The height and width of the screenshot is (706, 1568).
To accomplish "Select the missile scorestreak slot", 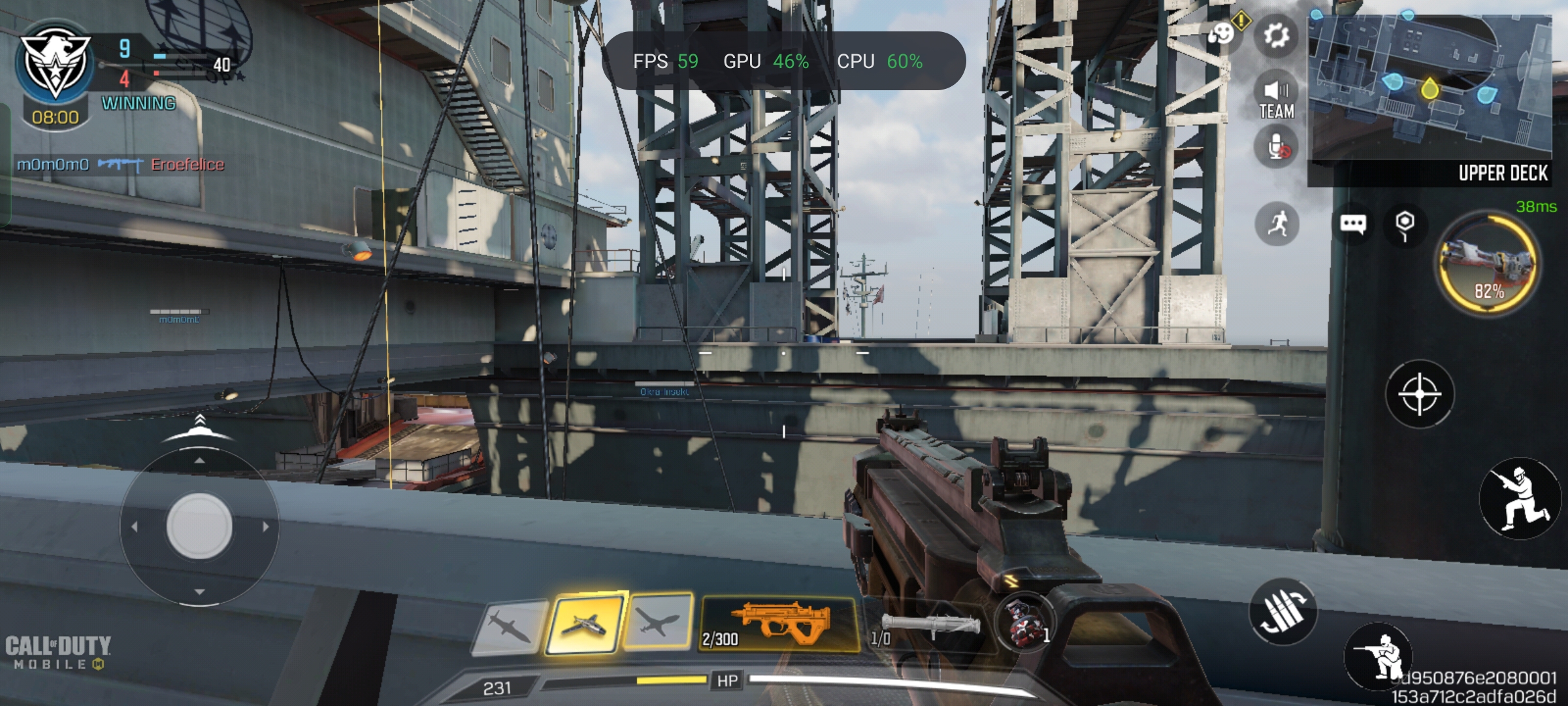I will pos(510,626).
